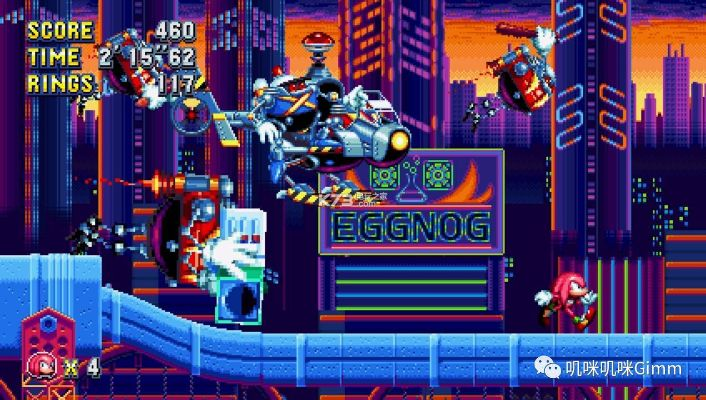Click the Knuckles lives icon
This screenshot has height=400, width=706.
(44, 364)
